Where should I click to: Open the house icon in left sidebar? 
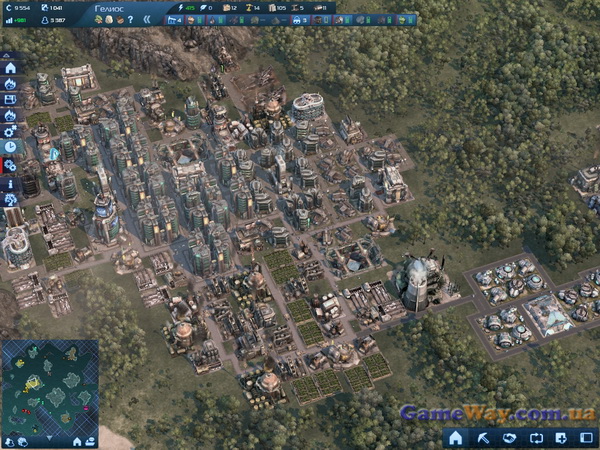[10, 68]
